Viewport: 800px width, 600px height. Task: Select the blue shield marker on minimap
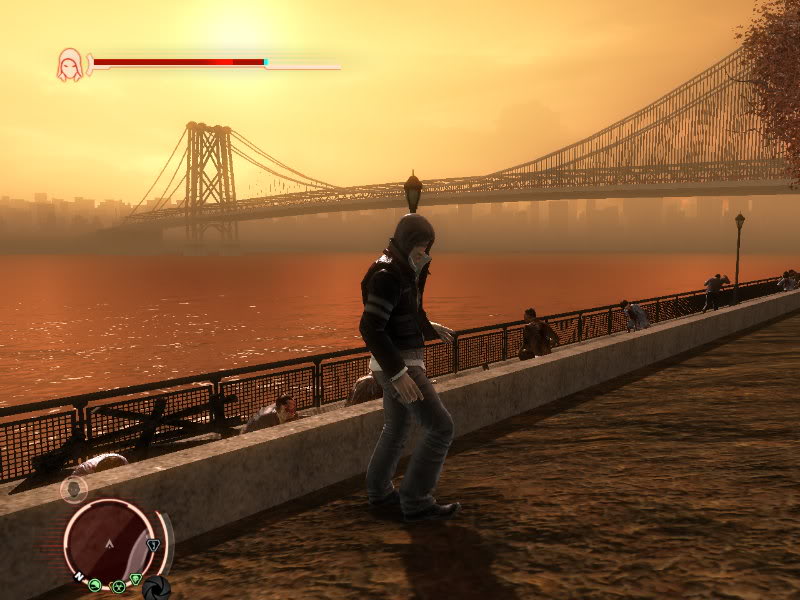coord(153,546)
